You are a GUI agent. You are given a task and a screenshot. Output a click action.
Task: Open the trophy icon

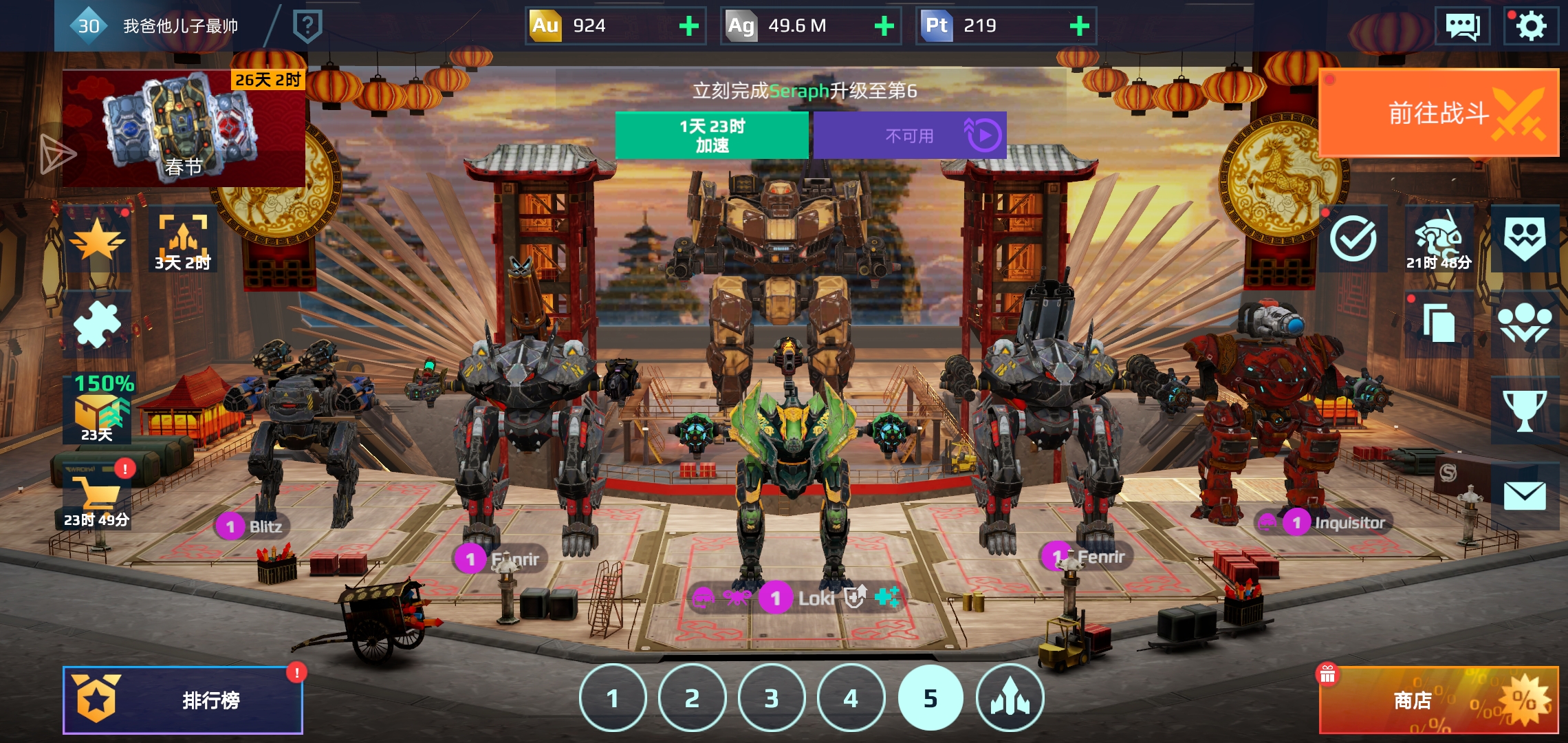pyautogui.click(x=1525, y=410)
